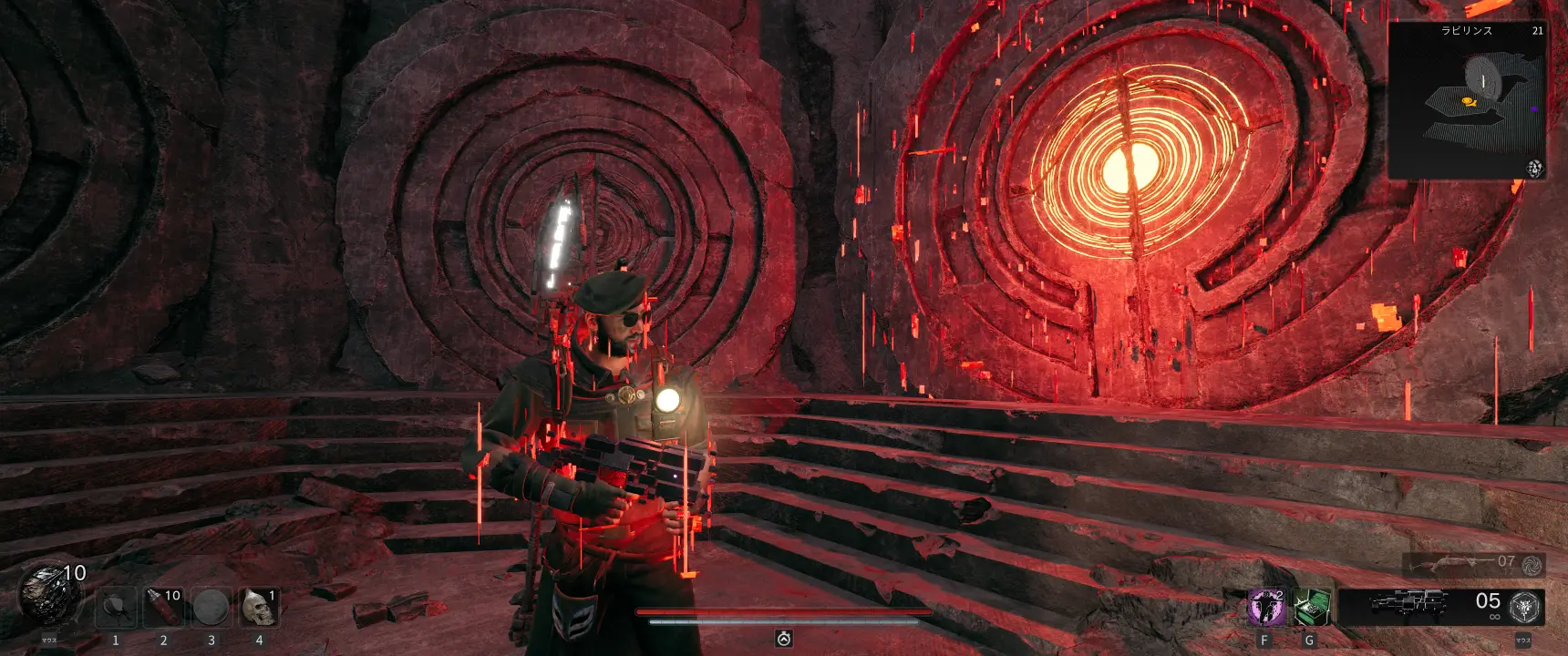Screen dimensions: 1568x656
Task: Select the dim spoon-shaped item in slot 1
Action: 116,607
